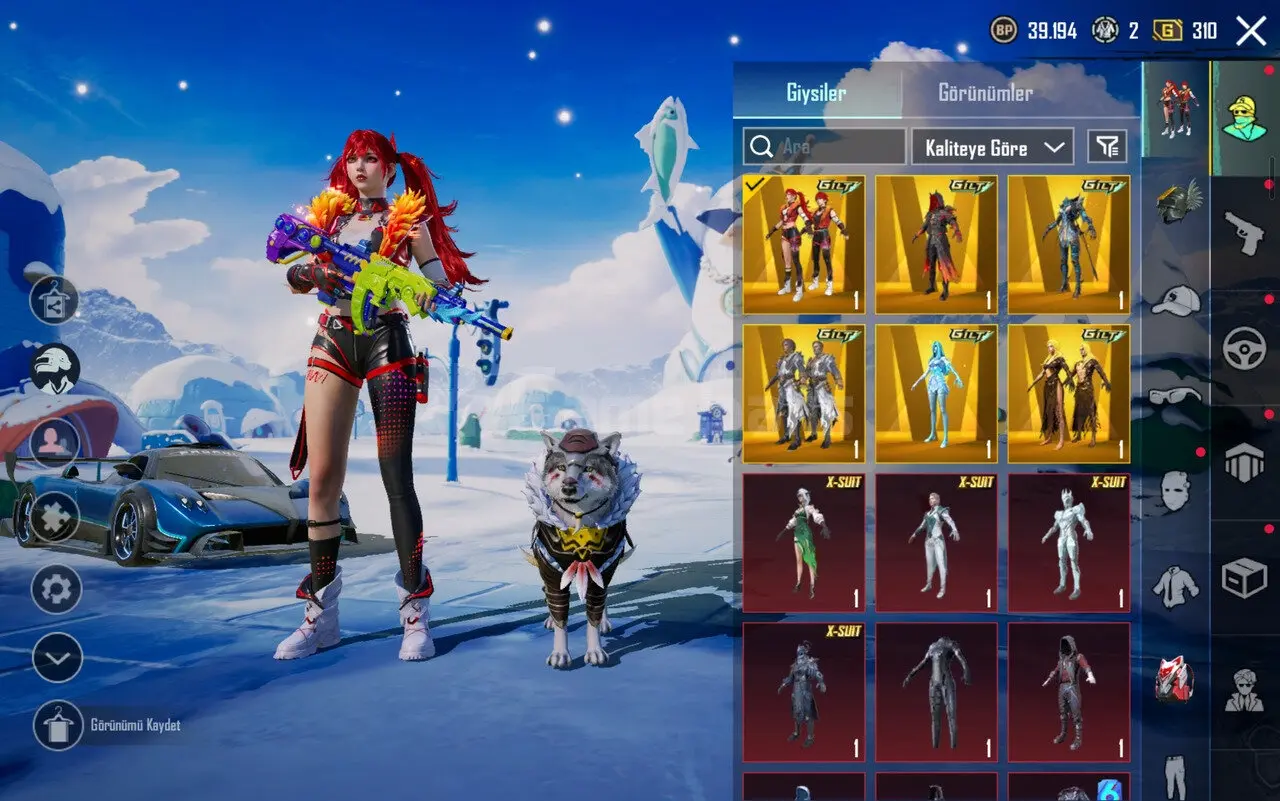Select the red-haired twin outfit set
Image resolution: width=1280 pixels, height=801 pixels.
[x=803, y=245]
